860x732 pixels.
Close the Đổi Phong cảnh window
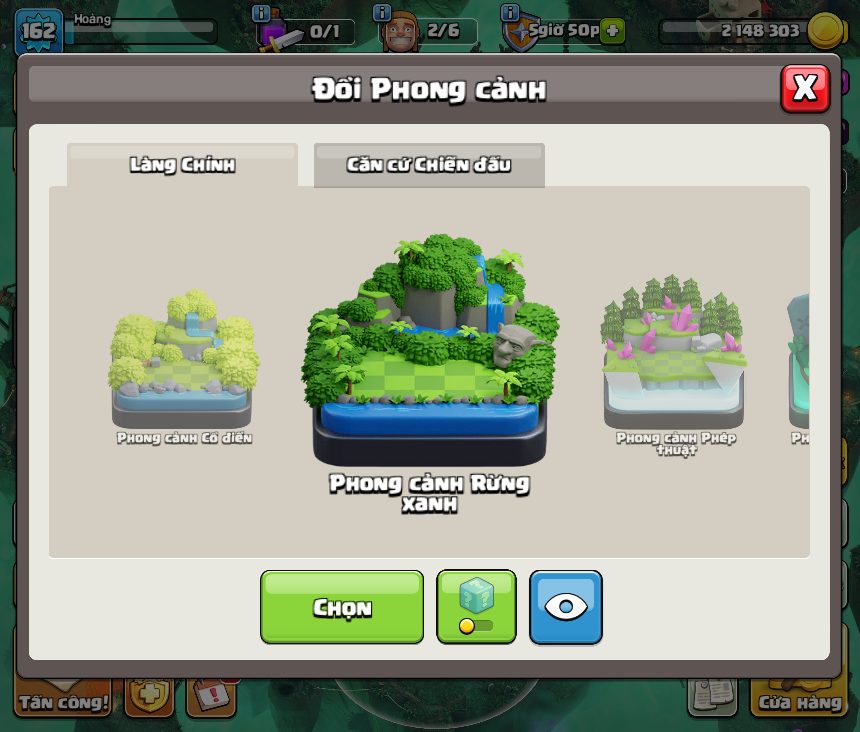point(804,88)
